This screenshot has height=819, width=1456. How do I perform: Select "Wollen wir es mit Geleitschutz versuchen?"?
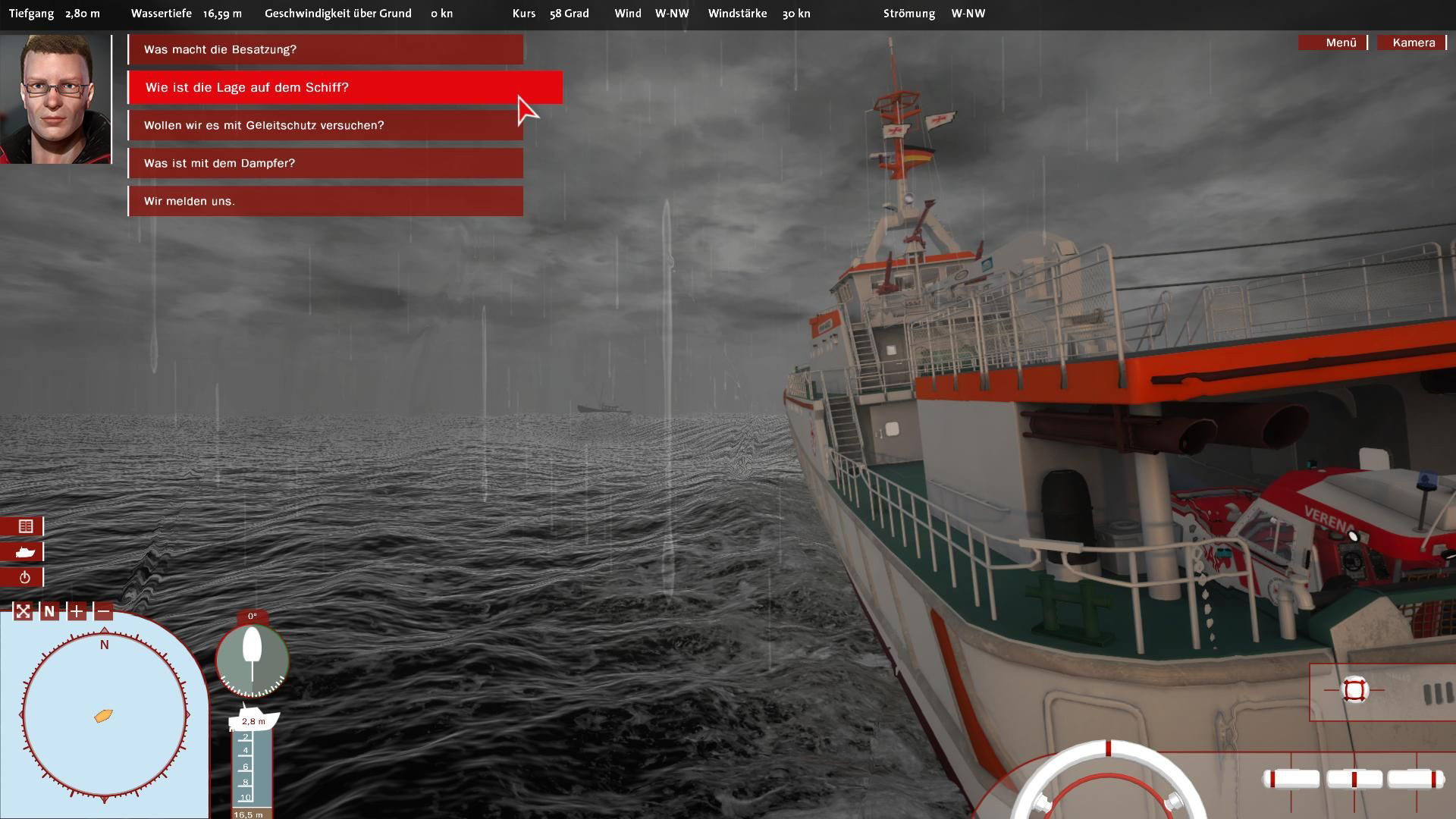(x=325, y=125)
